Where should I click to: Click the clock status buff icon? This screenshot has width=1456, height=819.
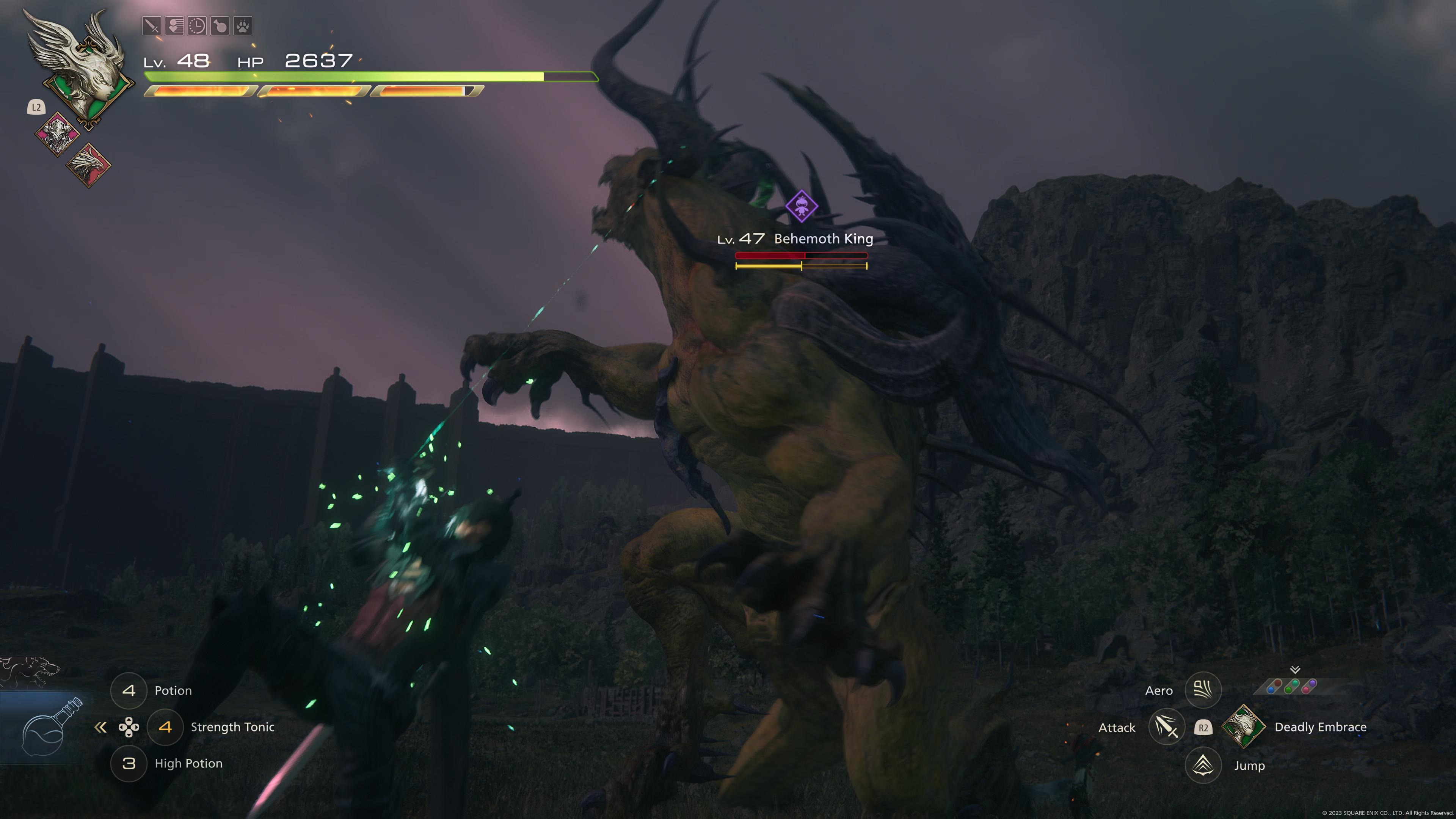[x=197, y=26]
